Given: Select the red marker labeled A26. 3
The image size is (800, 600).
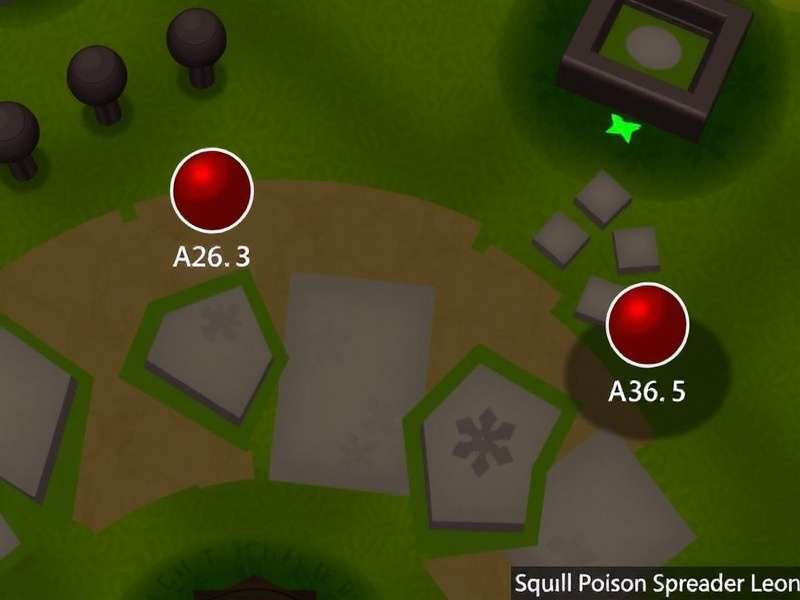Looking at the screenshot, I should click(x=212, y=189).
